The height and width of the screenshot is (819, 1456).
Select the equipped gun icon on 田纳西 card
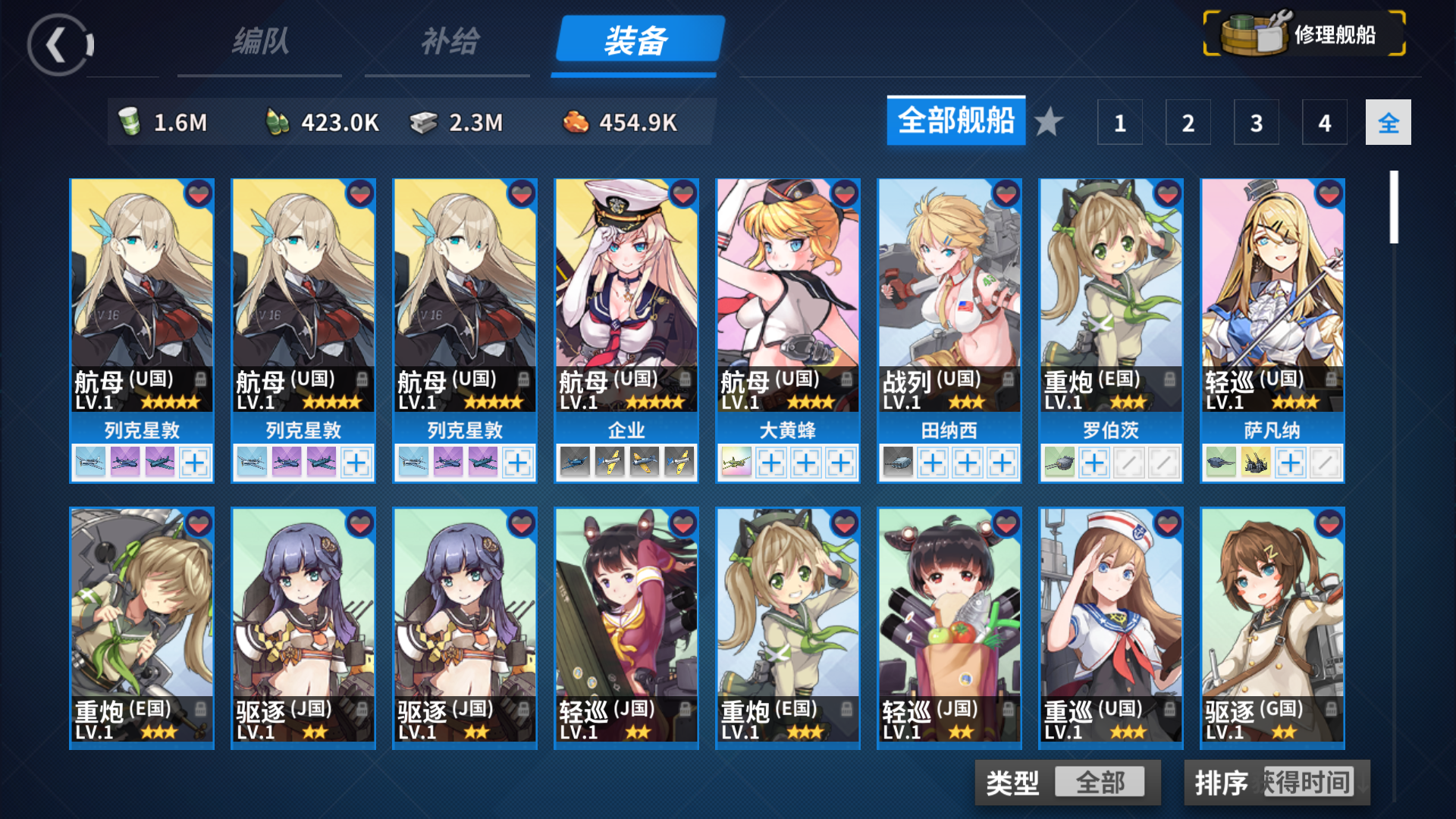point(899,462)
